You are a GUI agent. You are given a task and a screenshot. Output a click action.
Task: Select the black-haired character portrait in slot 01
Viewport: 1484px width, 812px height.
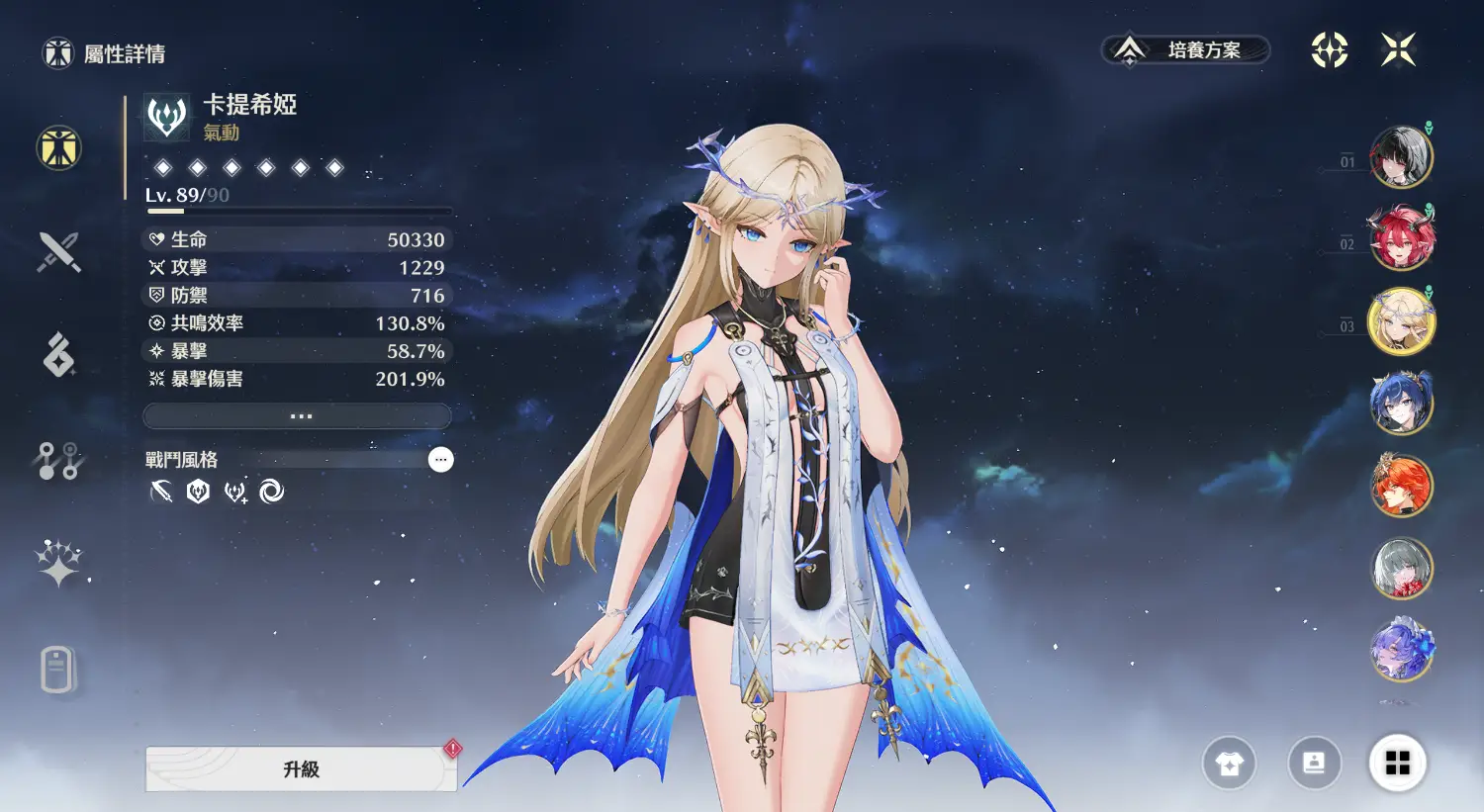(x=1401, y=157)
